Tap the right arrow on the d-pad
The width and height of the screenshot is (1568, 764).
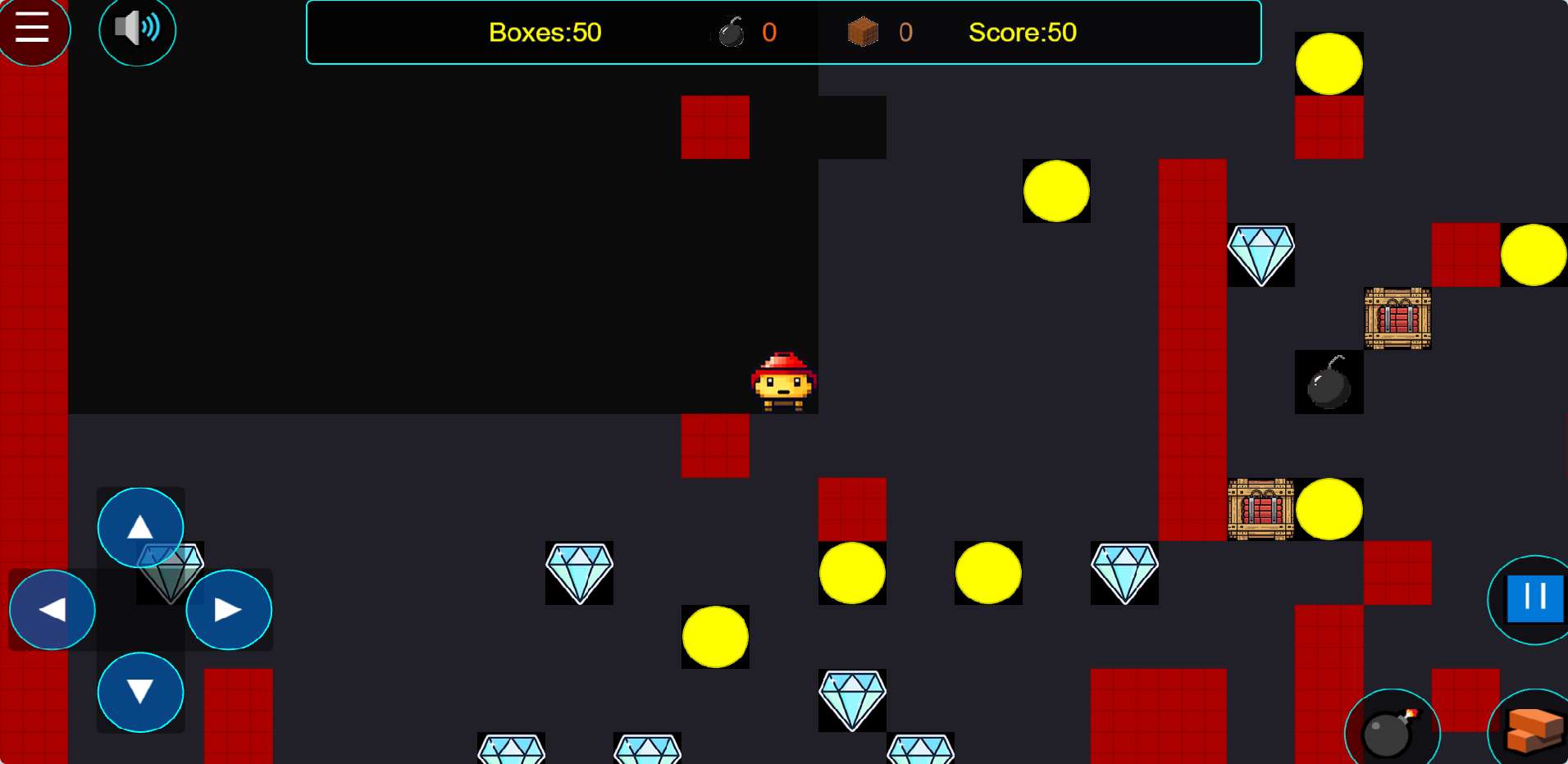coord(229,610)
